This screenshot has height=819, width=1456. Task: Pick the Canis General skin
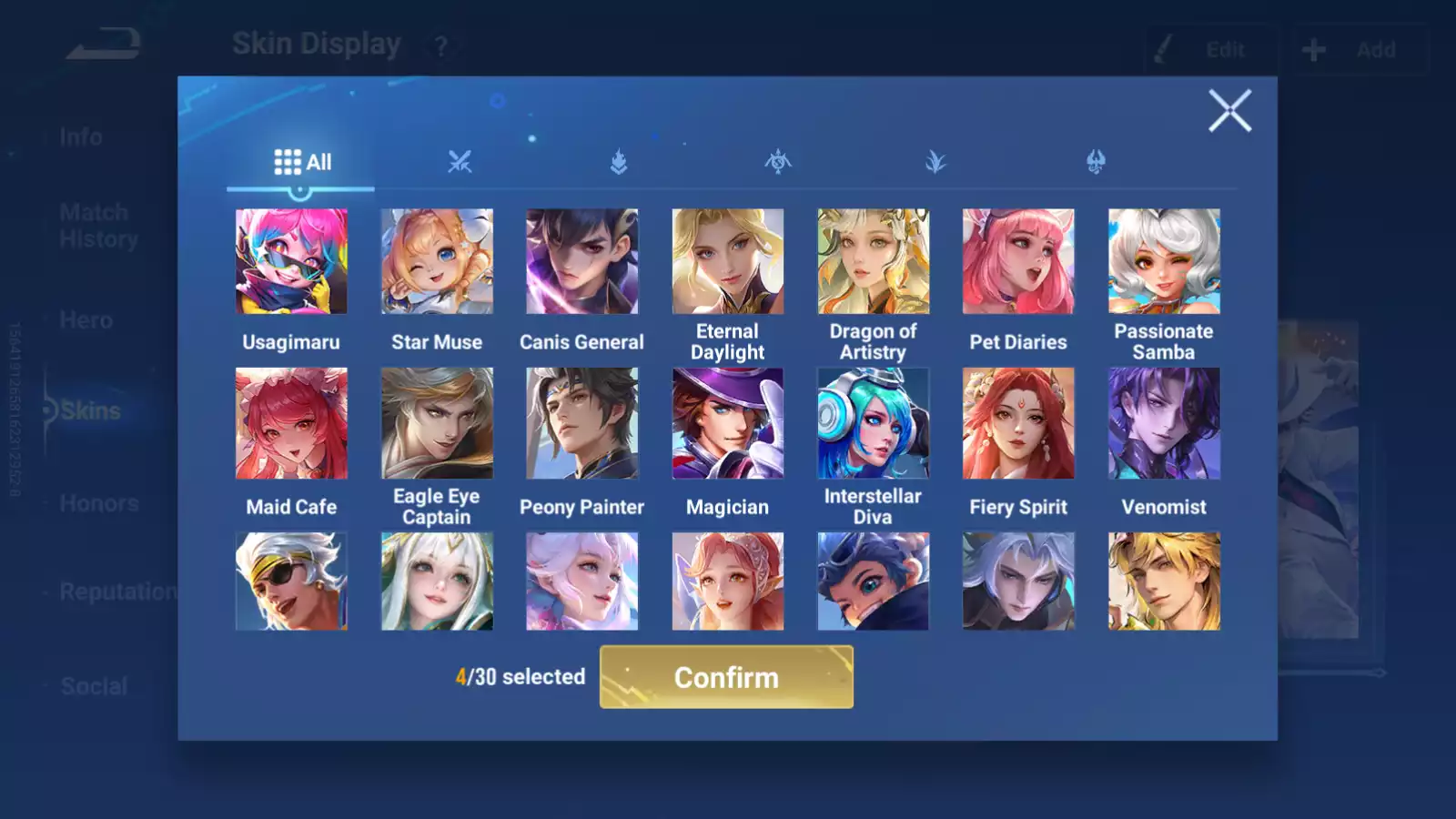(582, 262)
